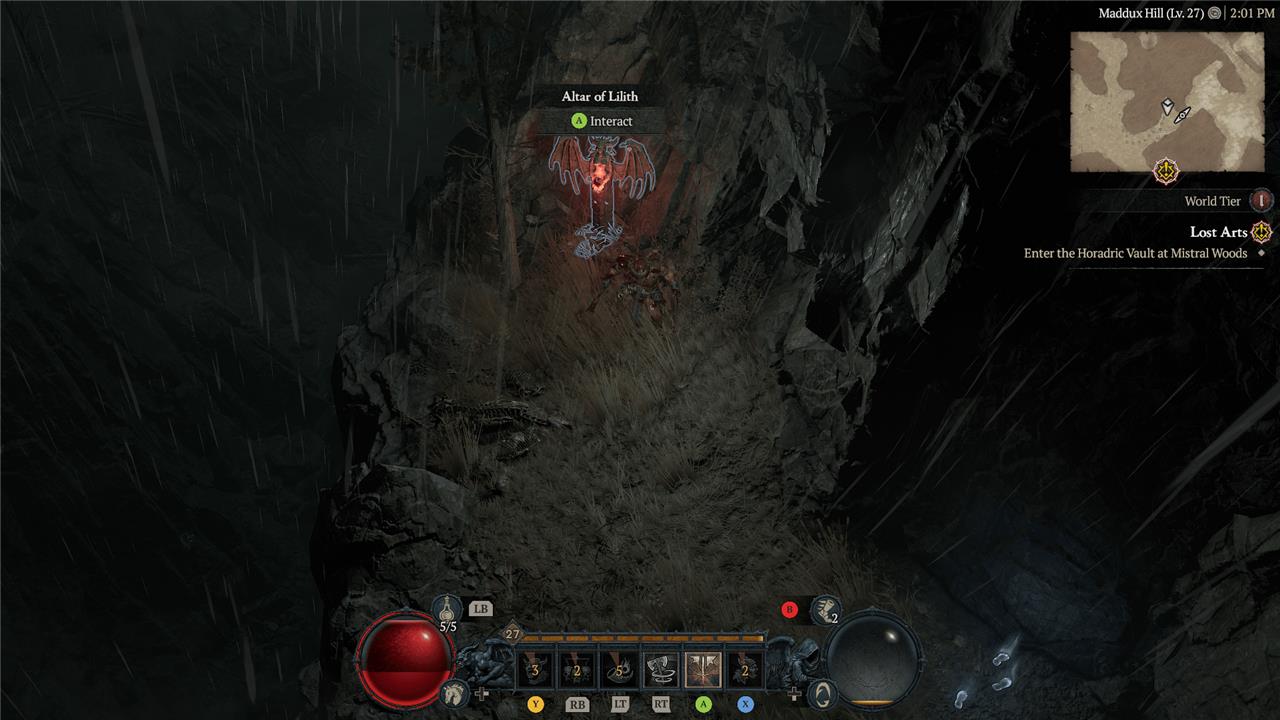The height and width of the screenshot is (720, 1280).
Task: Click the level 27 badge above the skill bar
Action: [513, 634]
